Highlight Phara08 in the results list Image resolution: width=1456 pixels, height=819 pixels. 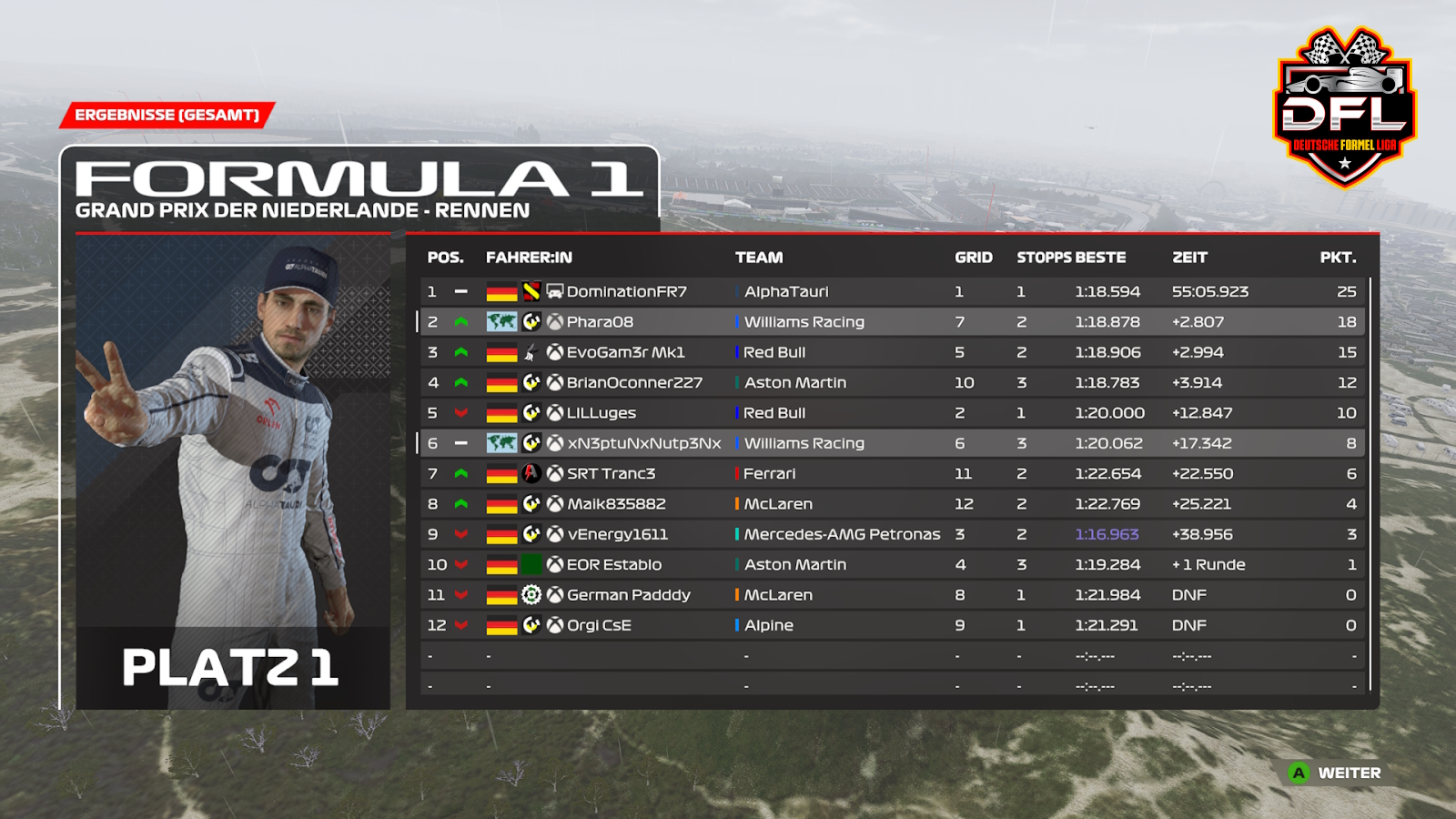[x=600, y=322]
